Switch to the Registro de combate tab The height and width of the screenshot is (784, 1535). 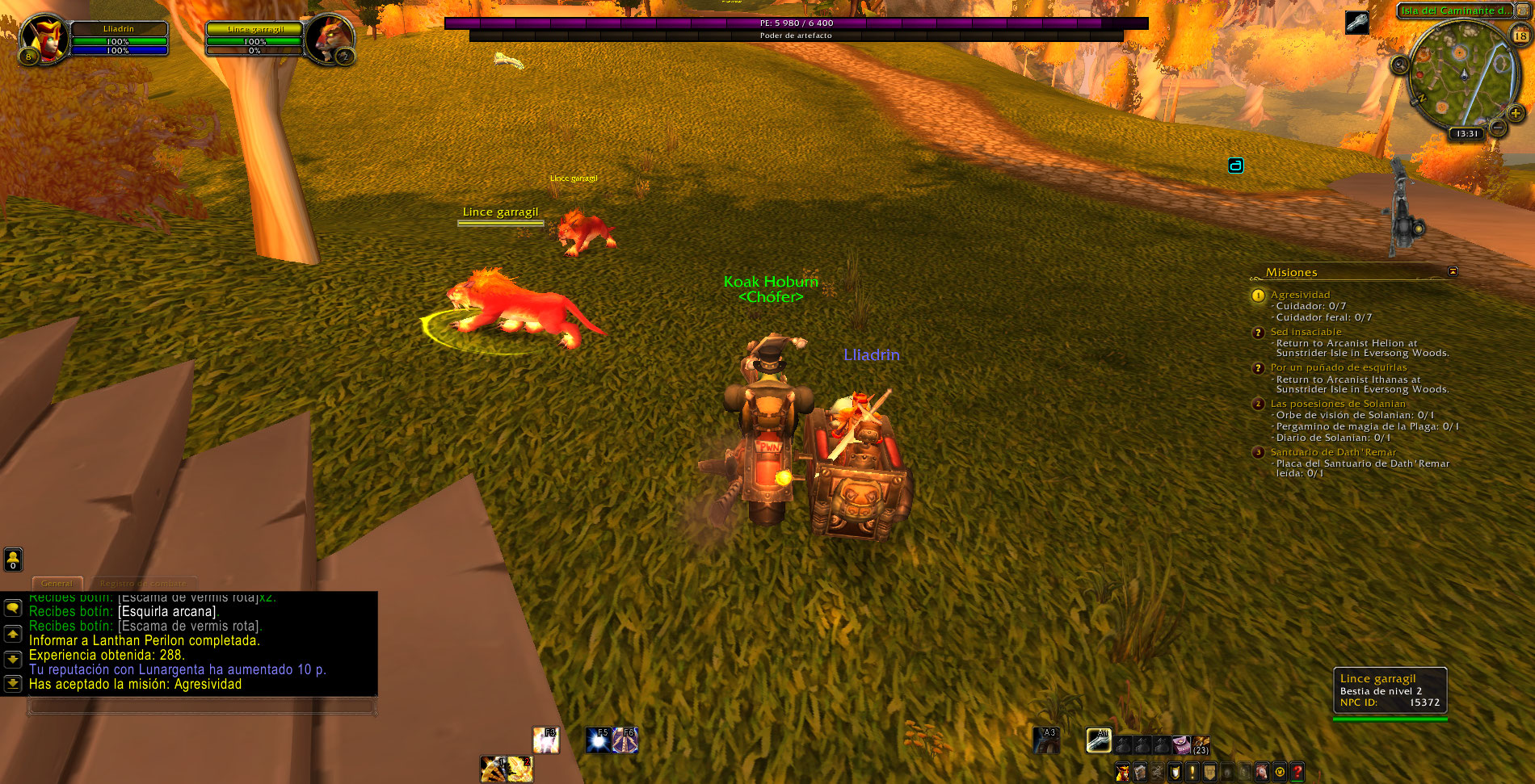click(x=143, y=583)
